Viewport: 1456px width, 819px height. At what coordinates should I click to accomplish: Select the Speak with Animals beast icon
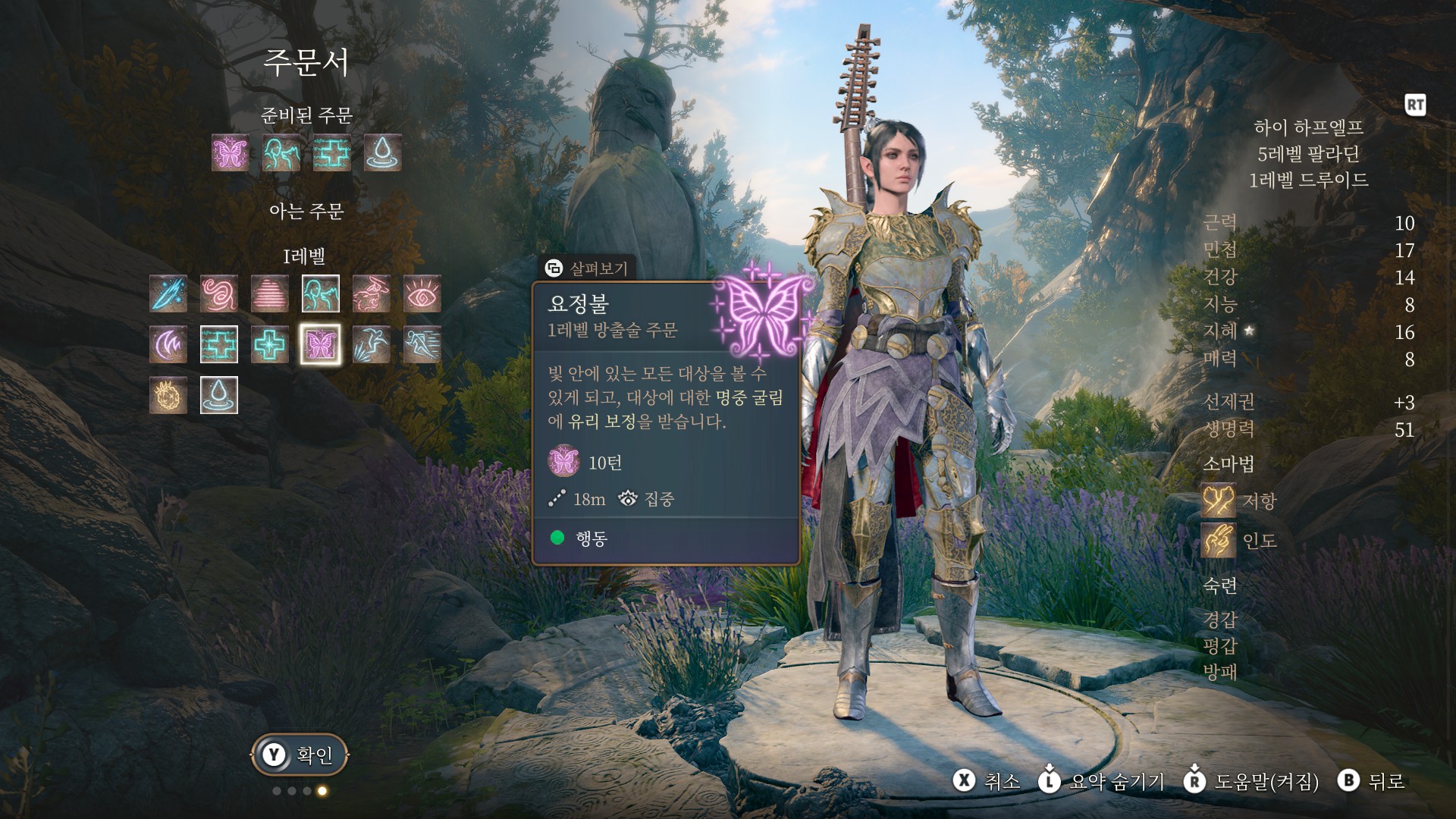[372, 294]
